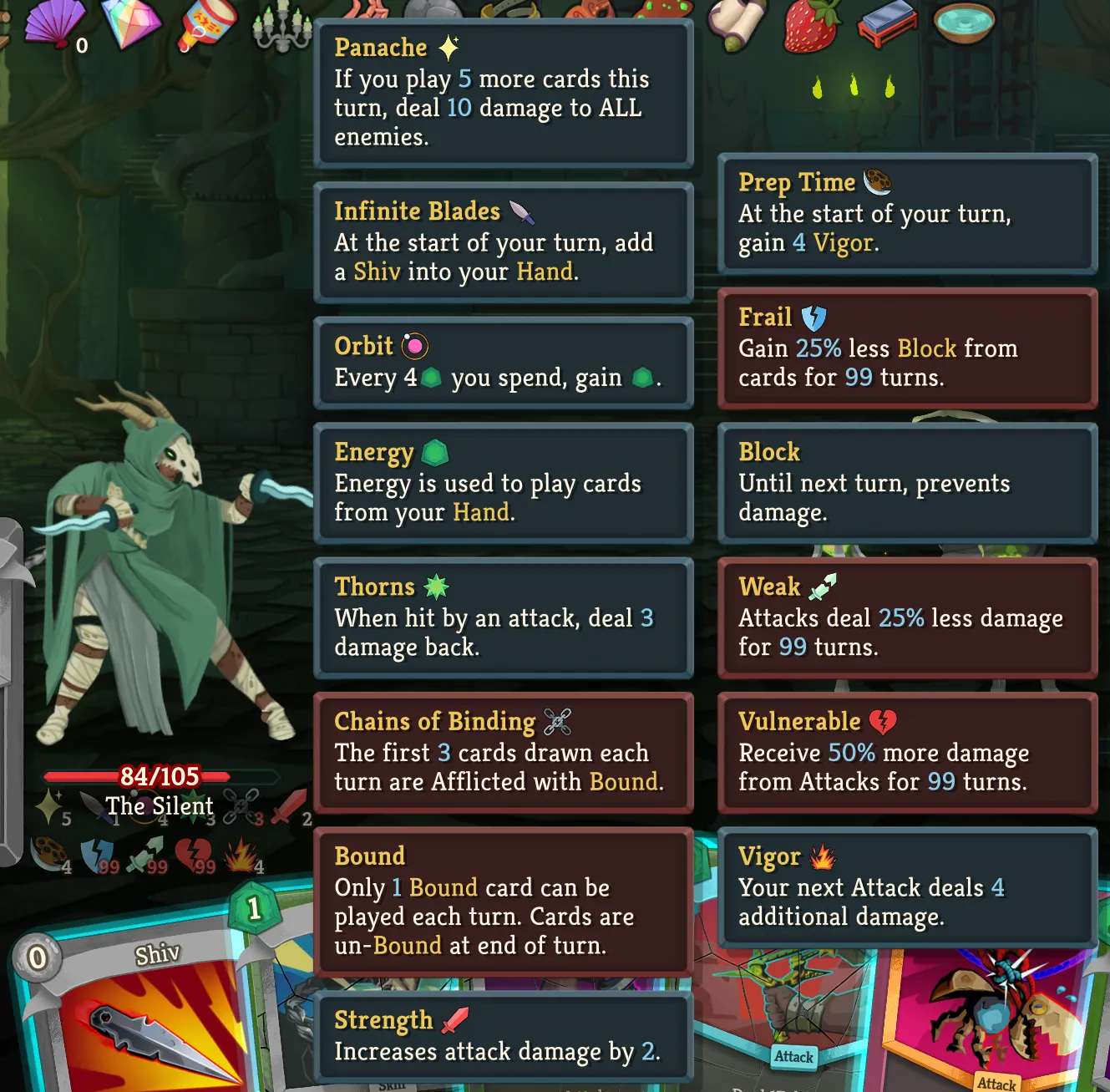Screen dimensions: 1110x1092
Task: Click the pink fan relic
Action: coord(52,21)
